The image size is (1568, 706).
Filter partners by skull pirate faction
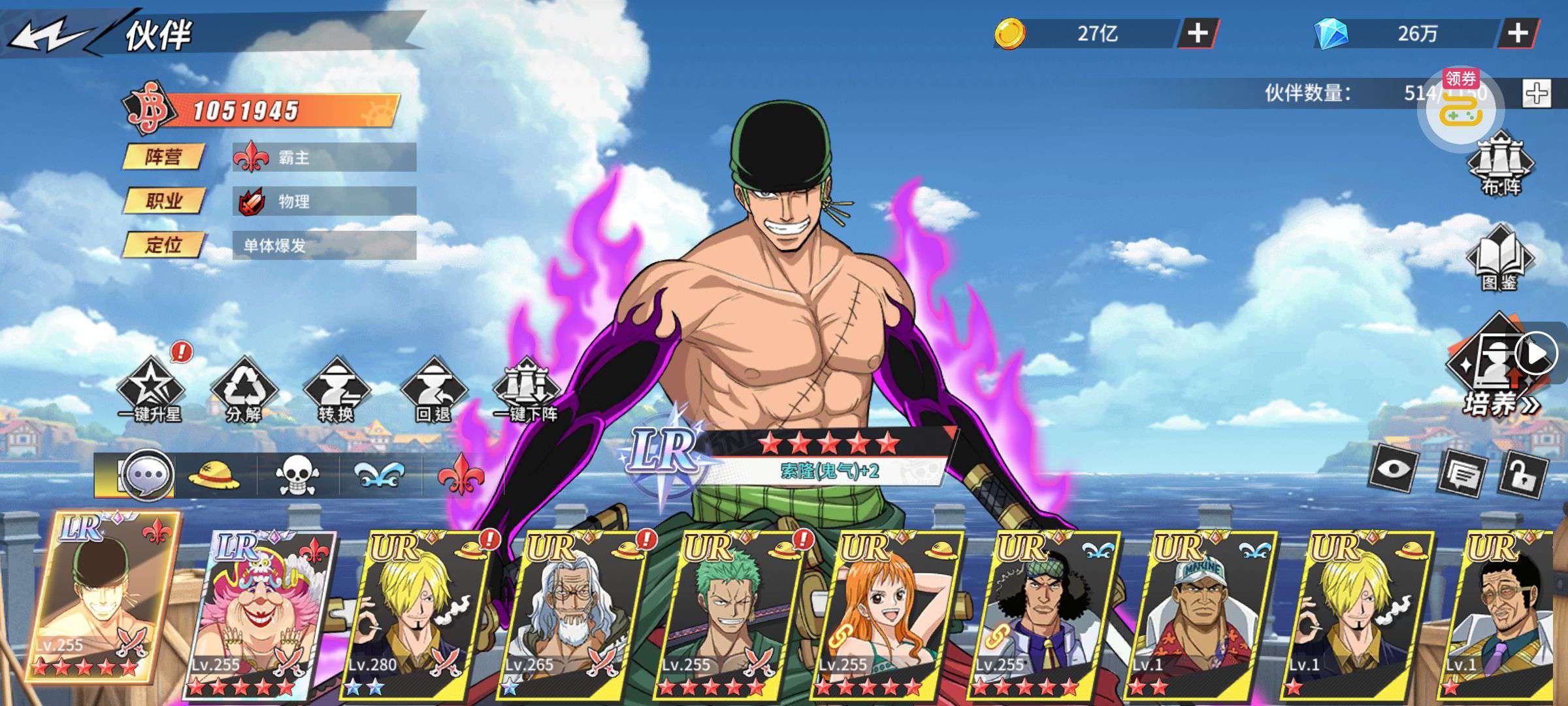coord(297,476)
